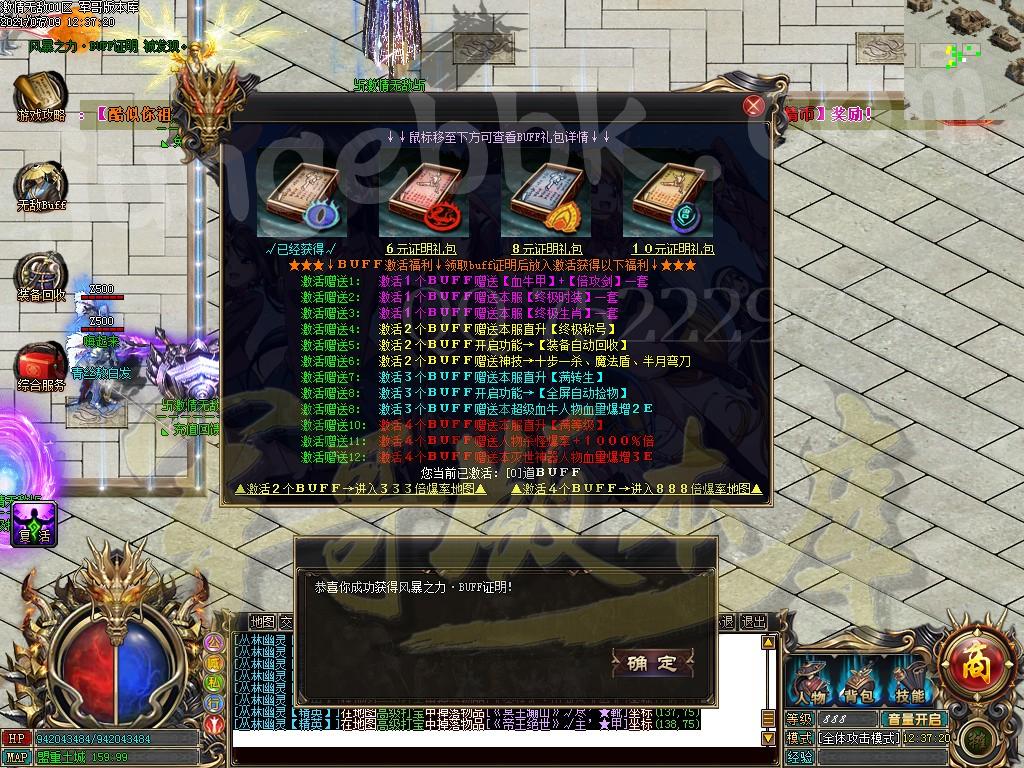Viewport: 1024px width, 768px height.
Task: Open the 背包 backpack
Action: point(859,682)
